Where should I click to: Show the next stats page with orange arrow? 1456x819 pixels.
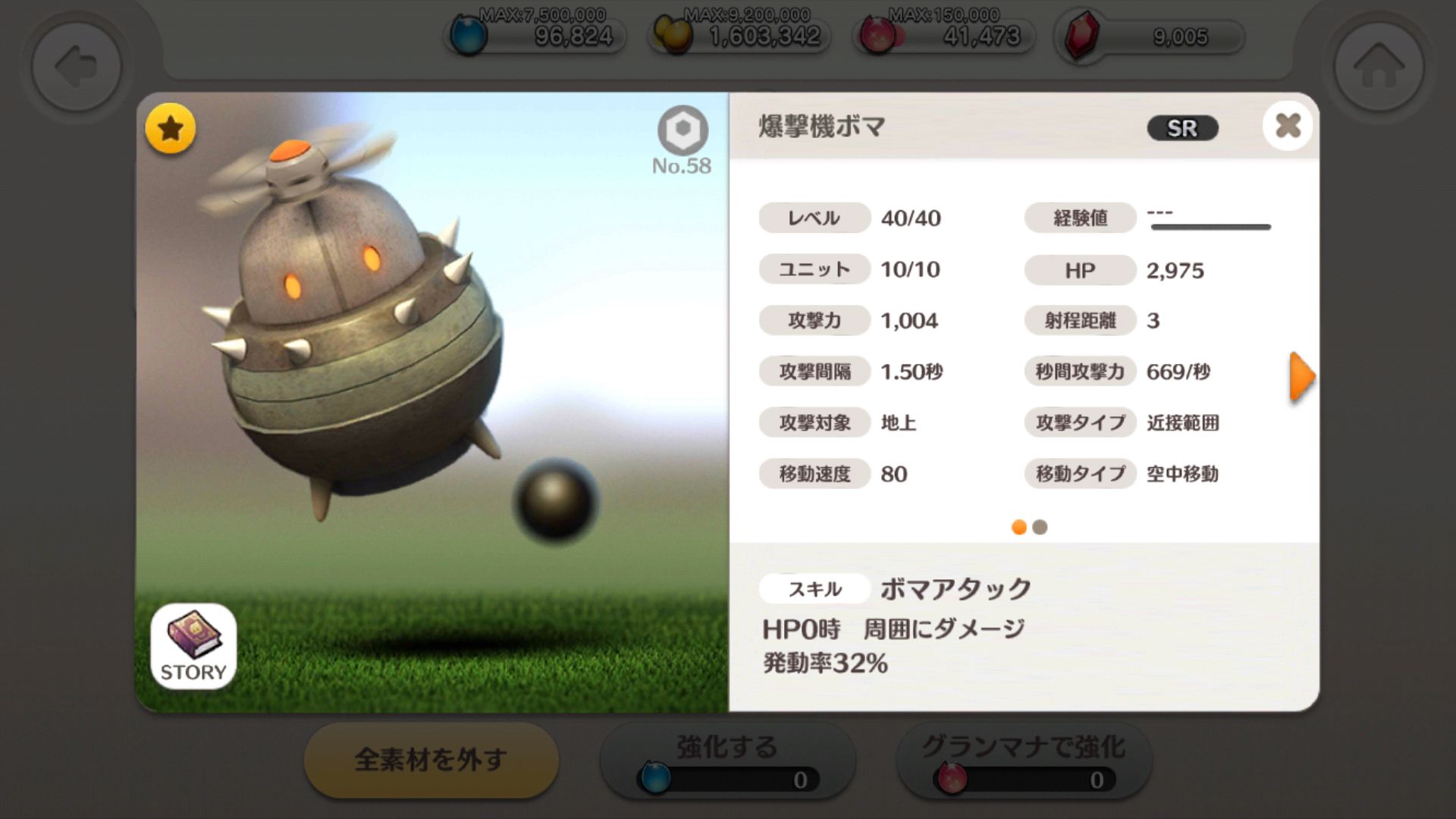1301,376
